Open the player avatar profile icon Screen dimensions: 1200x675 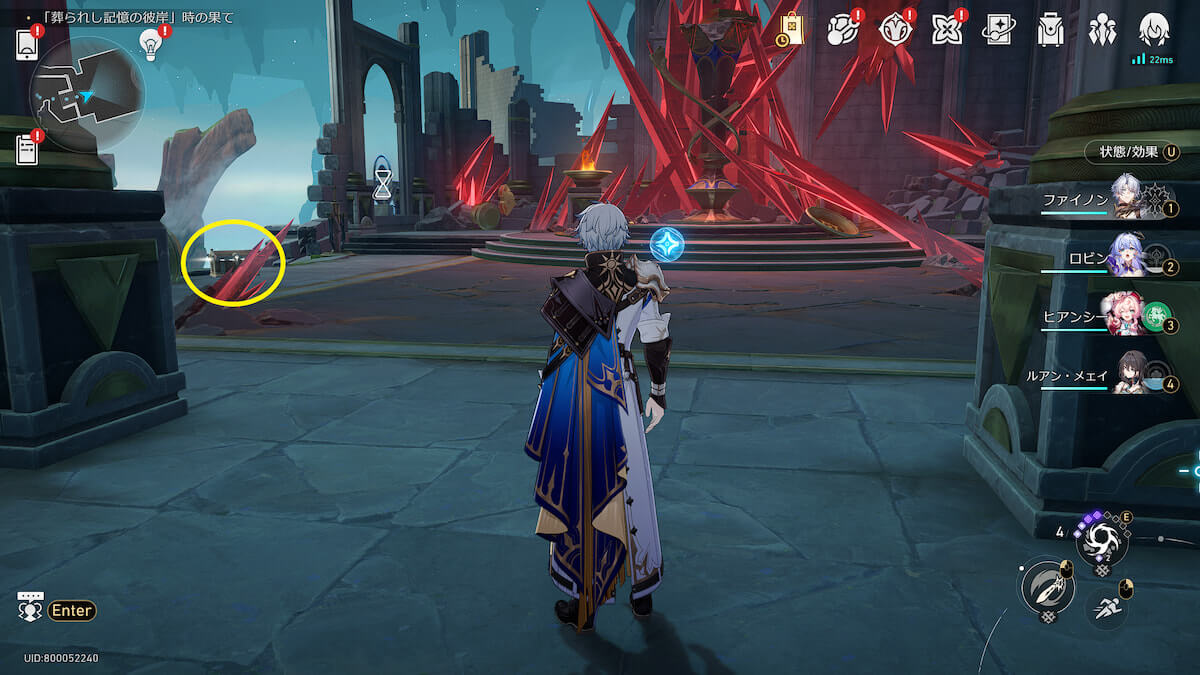coord(1154,30)
